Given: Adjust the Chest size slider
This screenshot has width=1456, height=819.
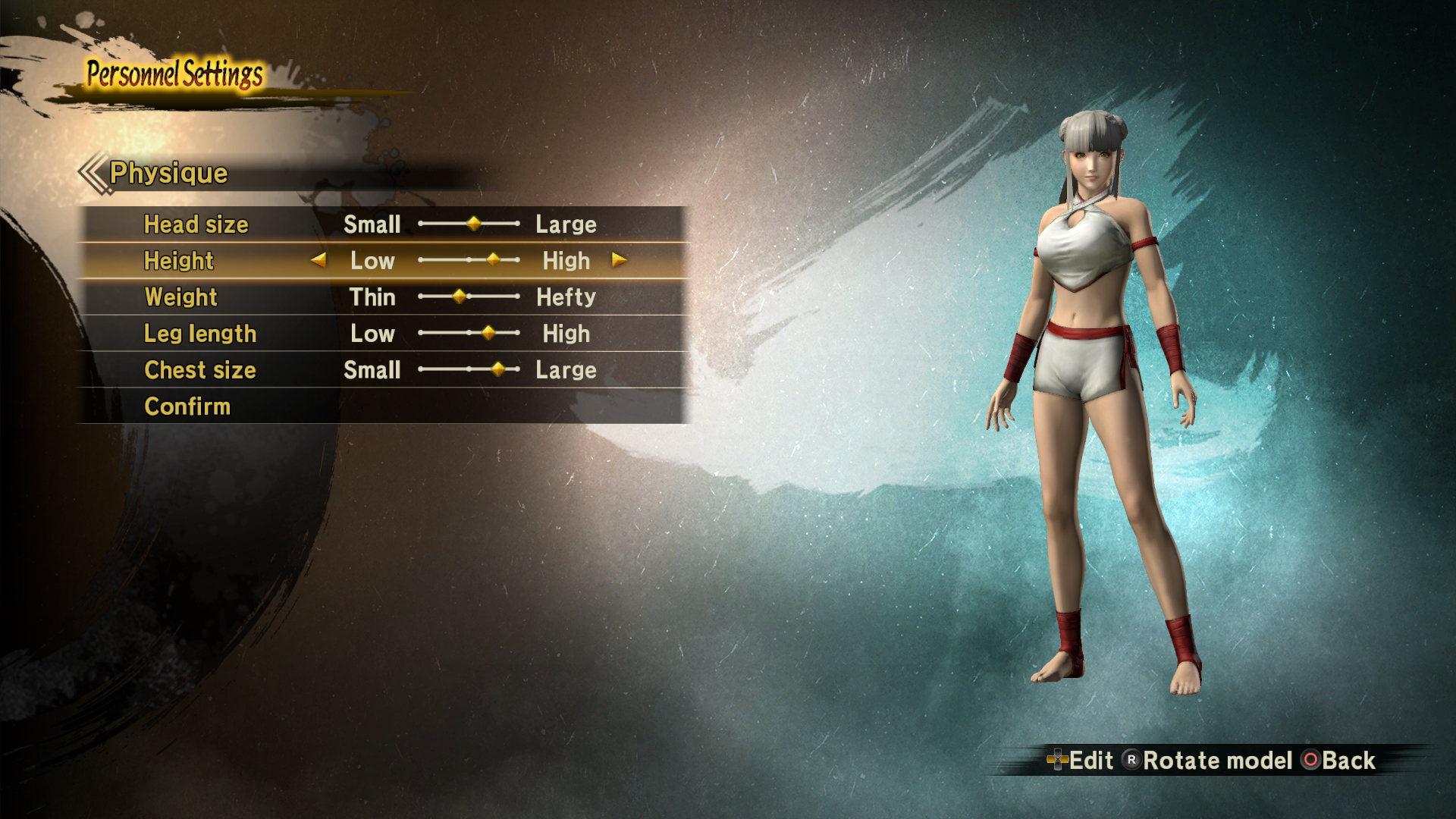Looking at the screenshot, I should [x=498, y=369].
